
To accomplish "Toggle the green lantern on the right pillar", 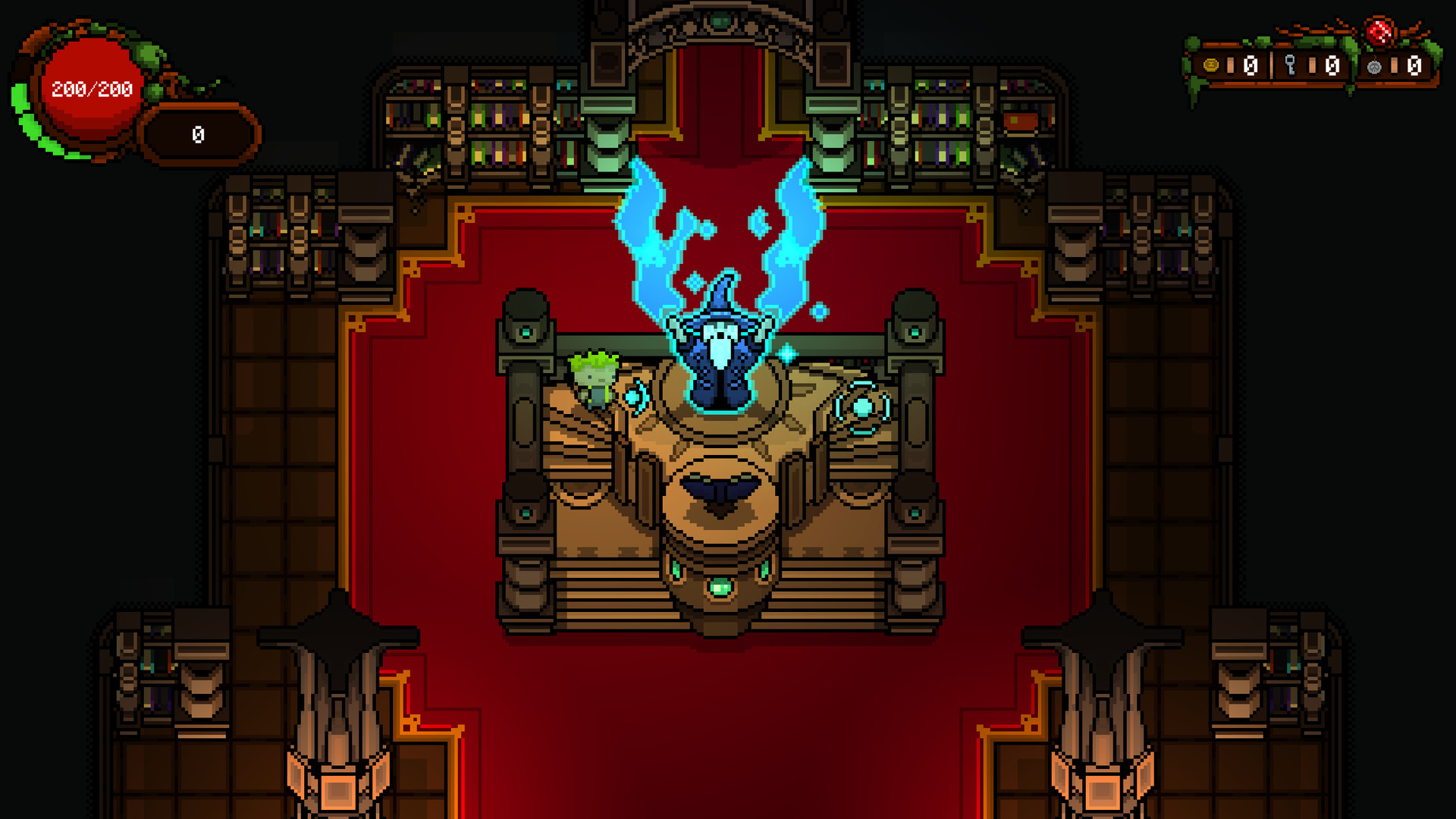I will (914, 332).
